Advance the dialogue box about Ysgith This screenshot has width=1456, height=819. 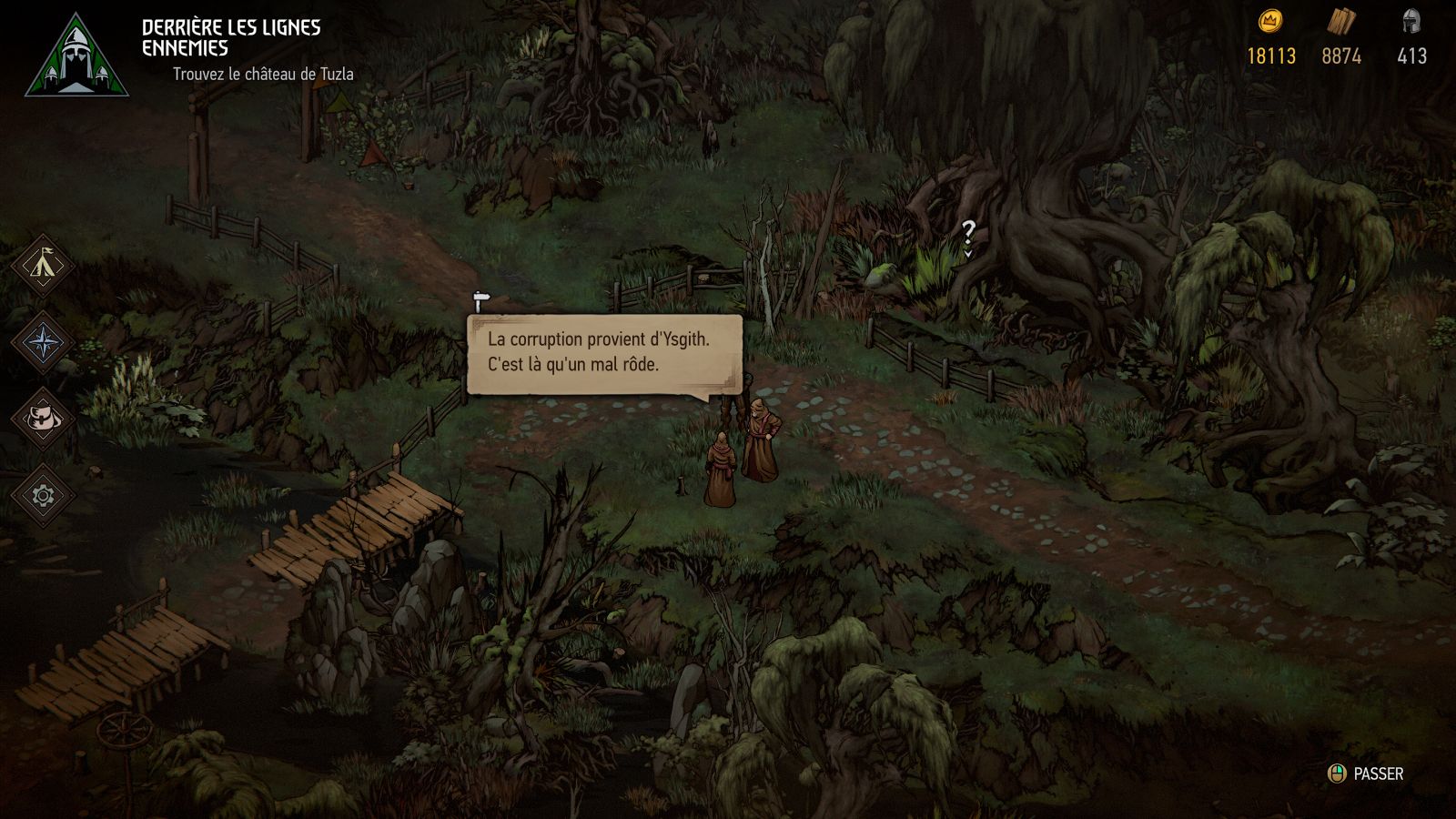pyautogui.click(x=604, y=352)
